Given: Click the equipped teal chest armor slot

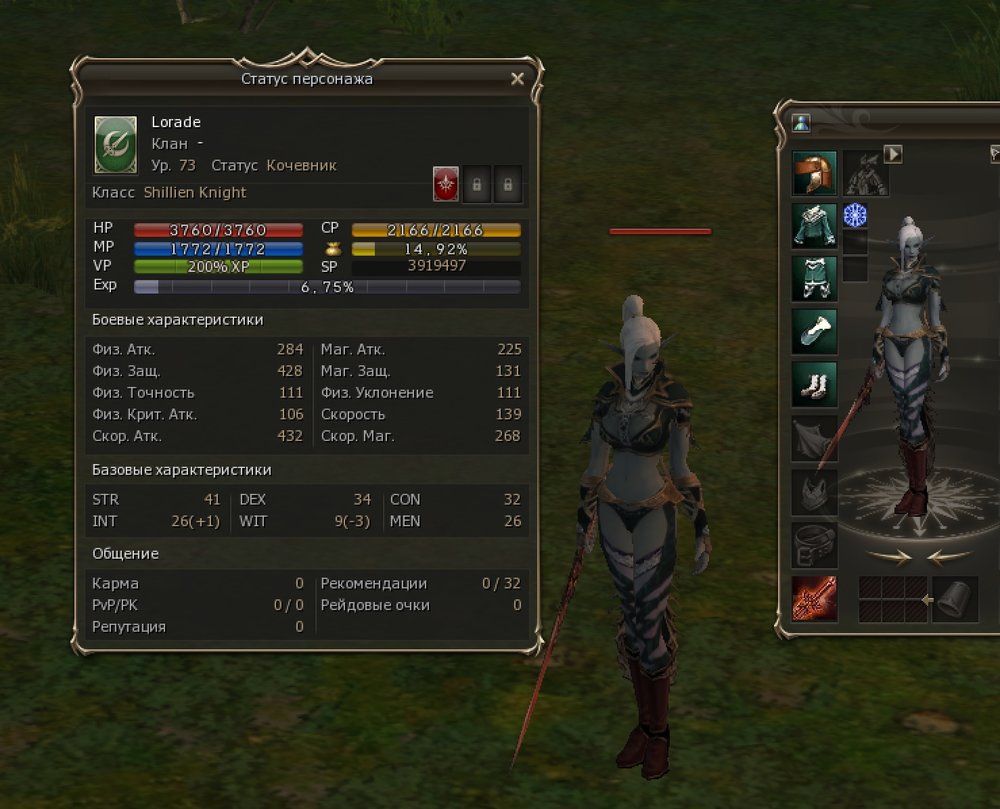Looking at the screenshot, I should coord(814,225).
